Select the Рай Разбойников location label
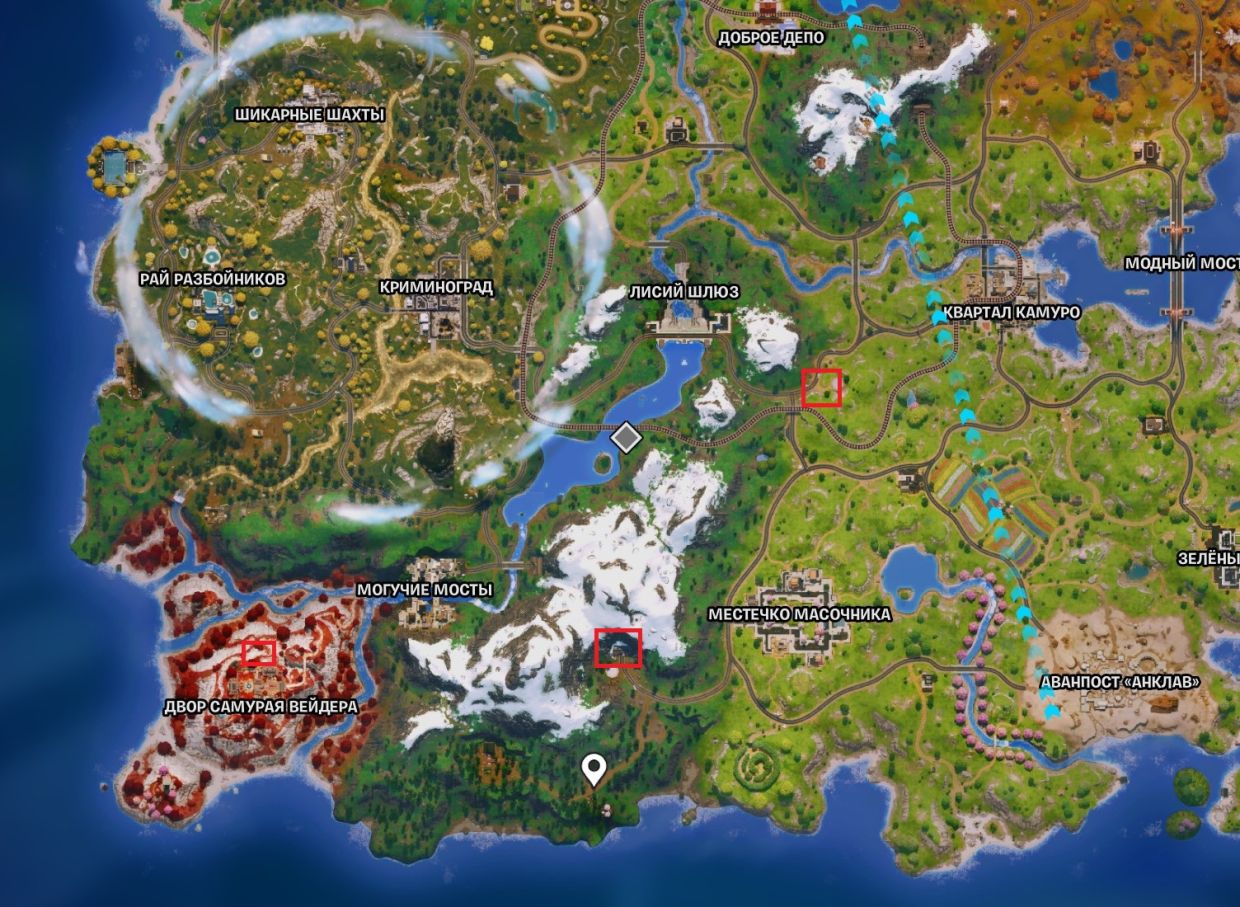Screen dimensions: 1240x907 pos(214,279)
